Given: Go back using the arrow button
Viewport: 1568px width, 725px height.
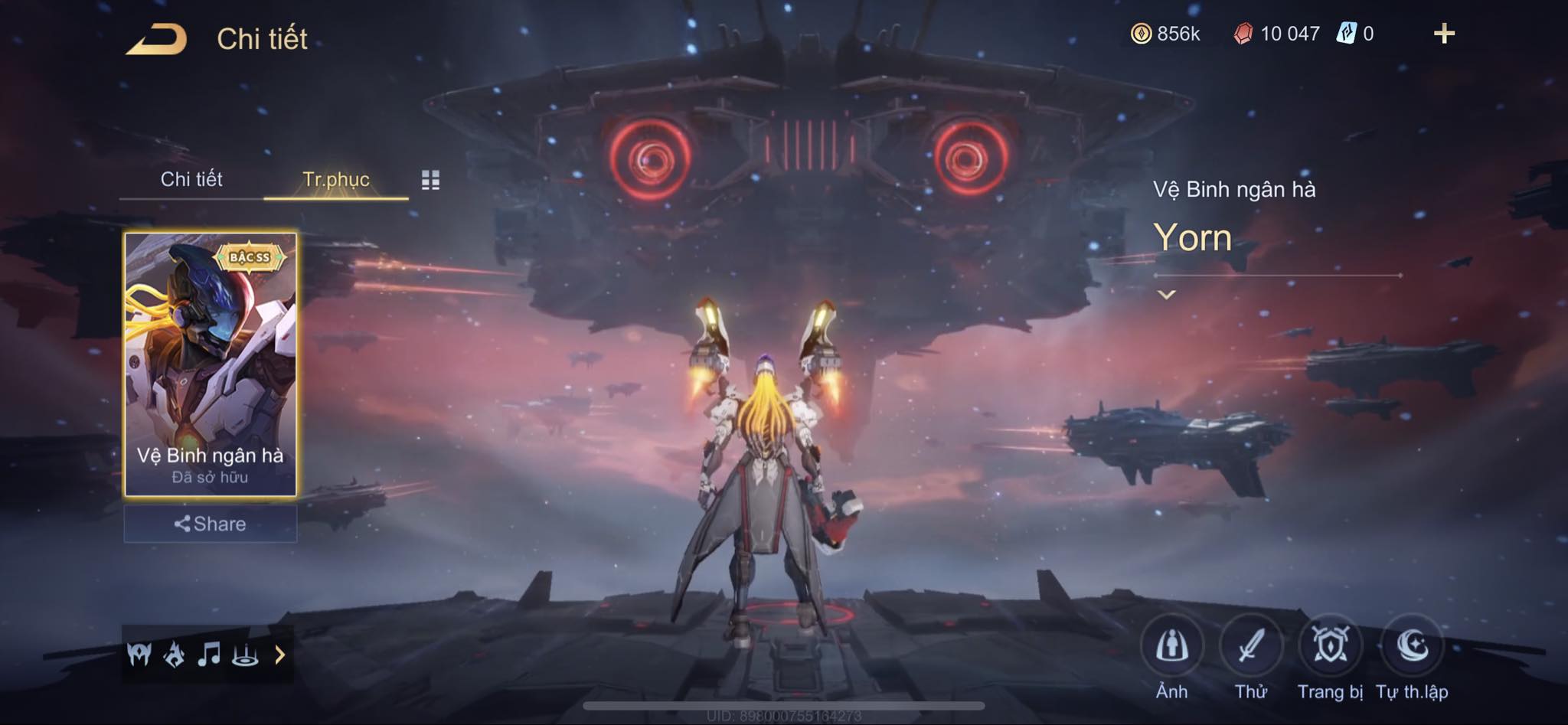Looking at the screenshot, I should click(x=157, y=39).
